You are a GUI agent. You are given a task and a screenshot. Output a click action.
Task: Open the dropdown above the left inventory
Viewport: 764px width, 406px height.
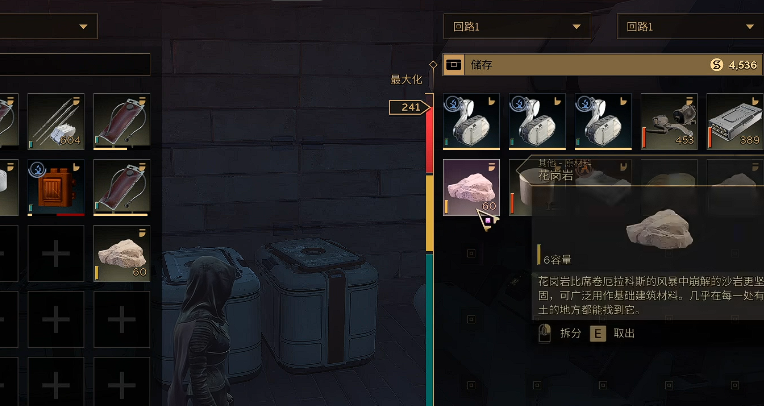pyautogui.click(x=48, y=26)
